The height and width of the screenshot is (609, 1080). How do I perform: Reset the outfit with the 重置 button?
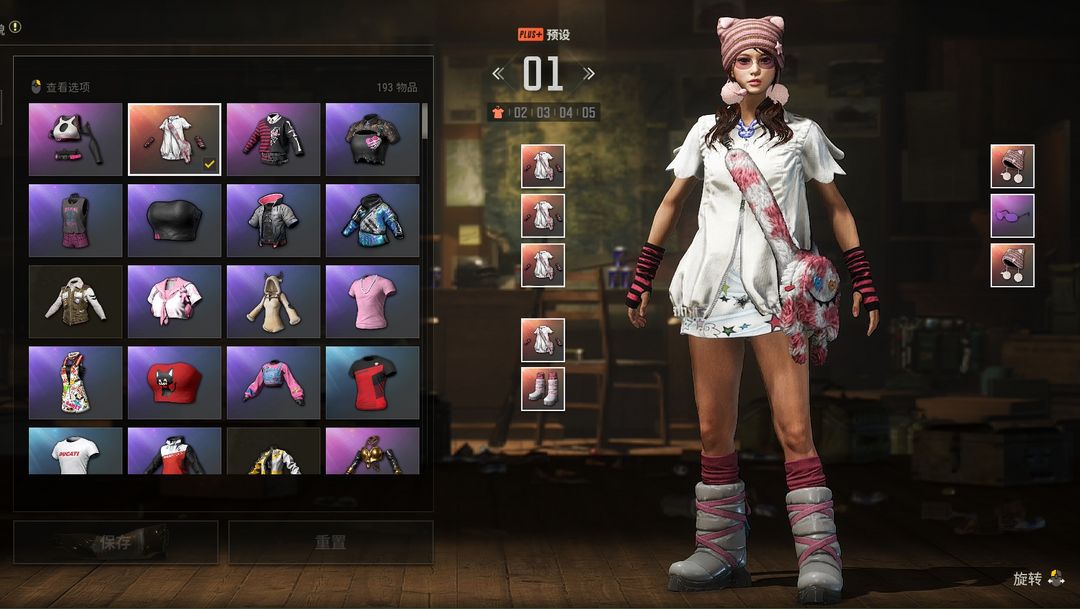[x=330, y=542]
